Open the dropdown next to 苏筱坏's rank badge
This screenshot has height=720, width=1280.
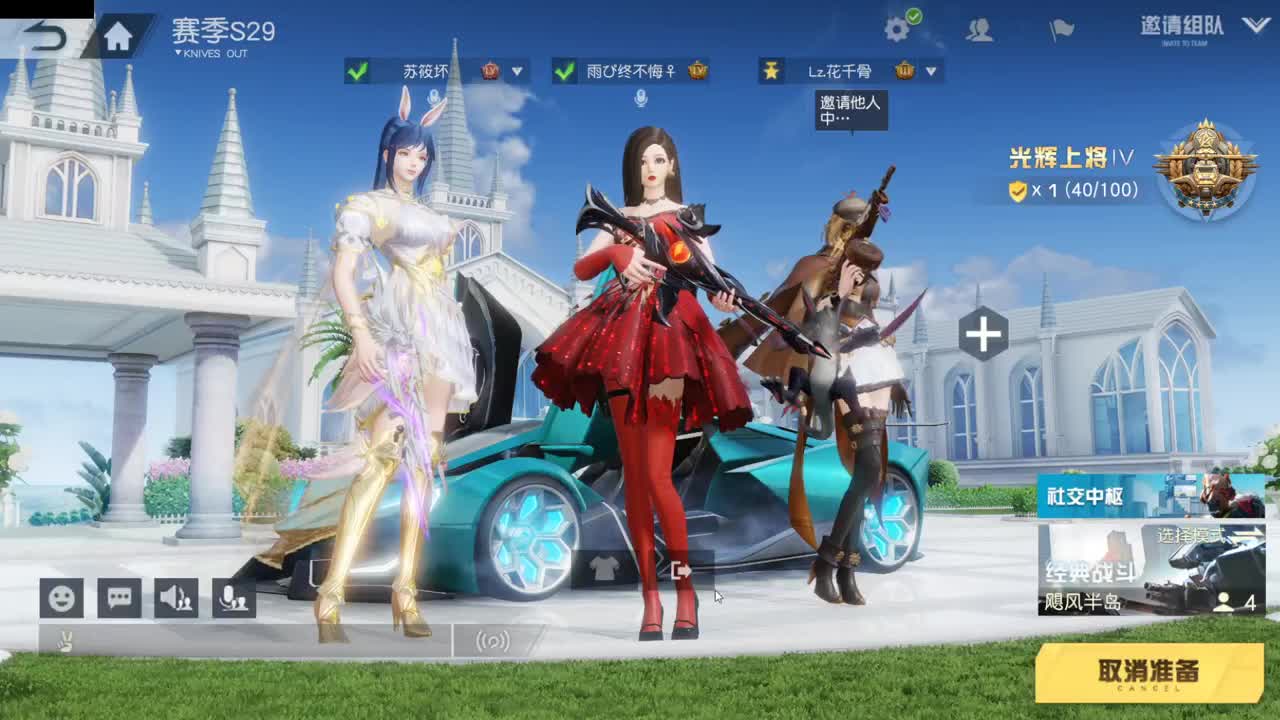(x=516, y=71)
